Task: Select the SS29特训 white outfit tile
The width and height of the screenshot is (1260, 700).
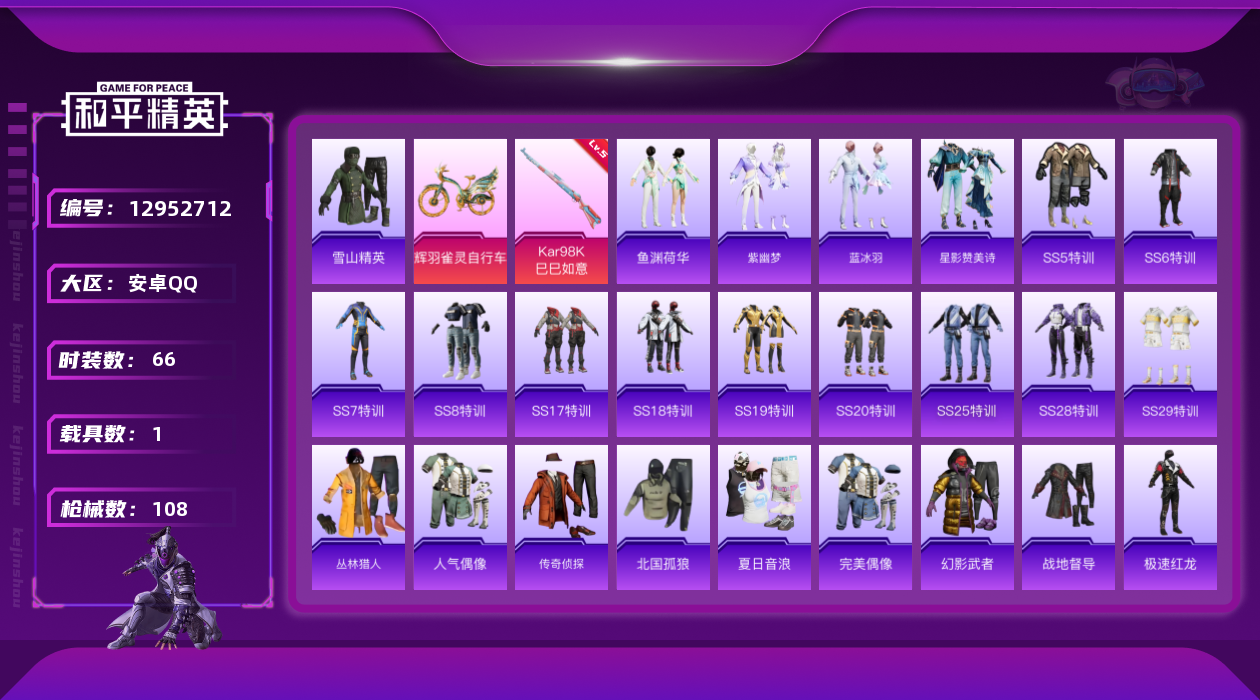Action: coord(1170,364)
